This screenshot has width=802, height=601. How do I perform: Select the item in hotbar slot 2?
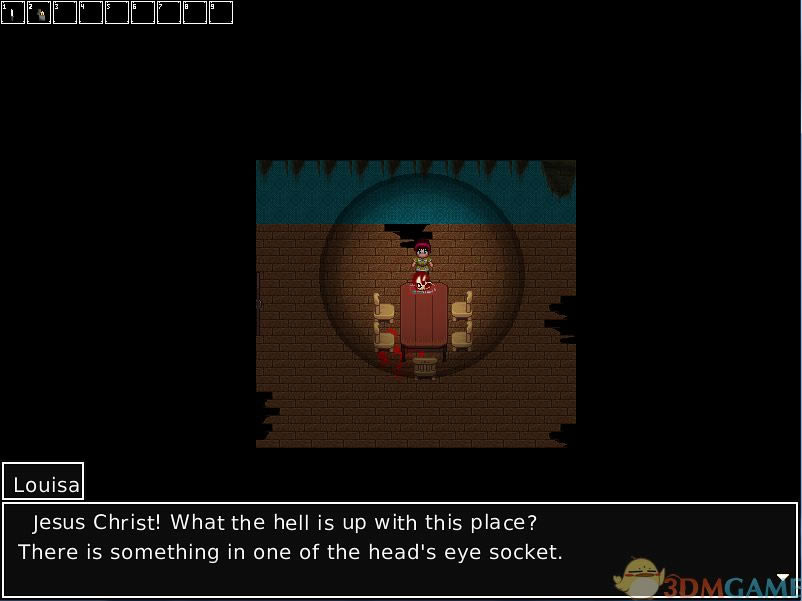39,13
